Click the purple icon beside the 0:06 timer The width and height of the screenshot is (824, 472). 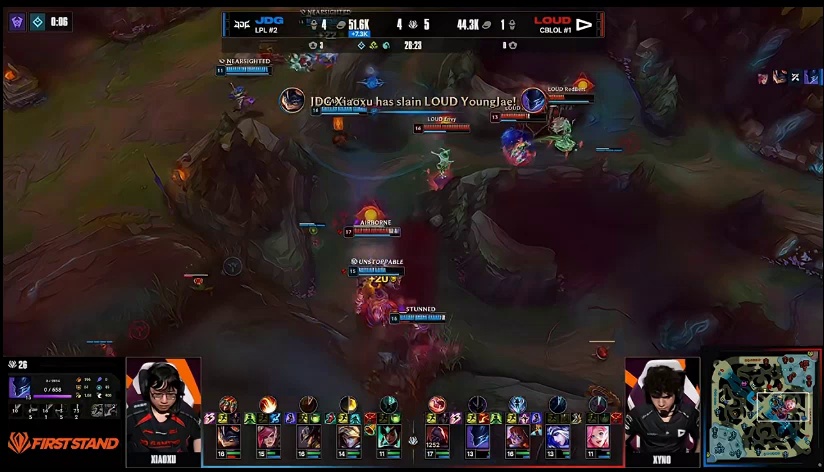click(17, 21)
